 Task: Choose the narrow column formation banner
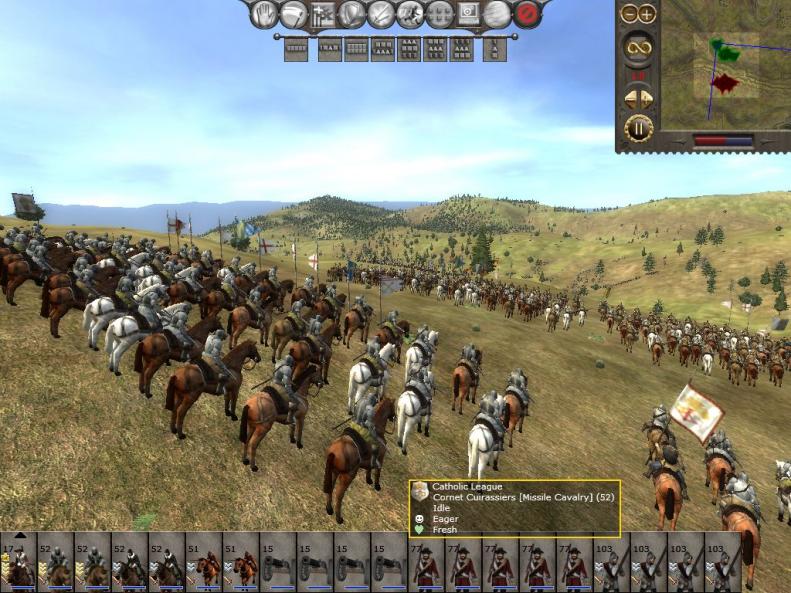494,49
